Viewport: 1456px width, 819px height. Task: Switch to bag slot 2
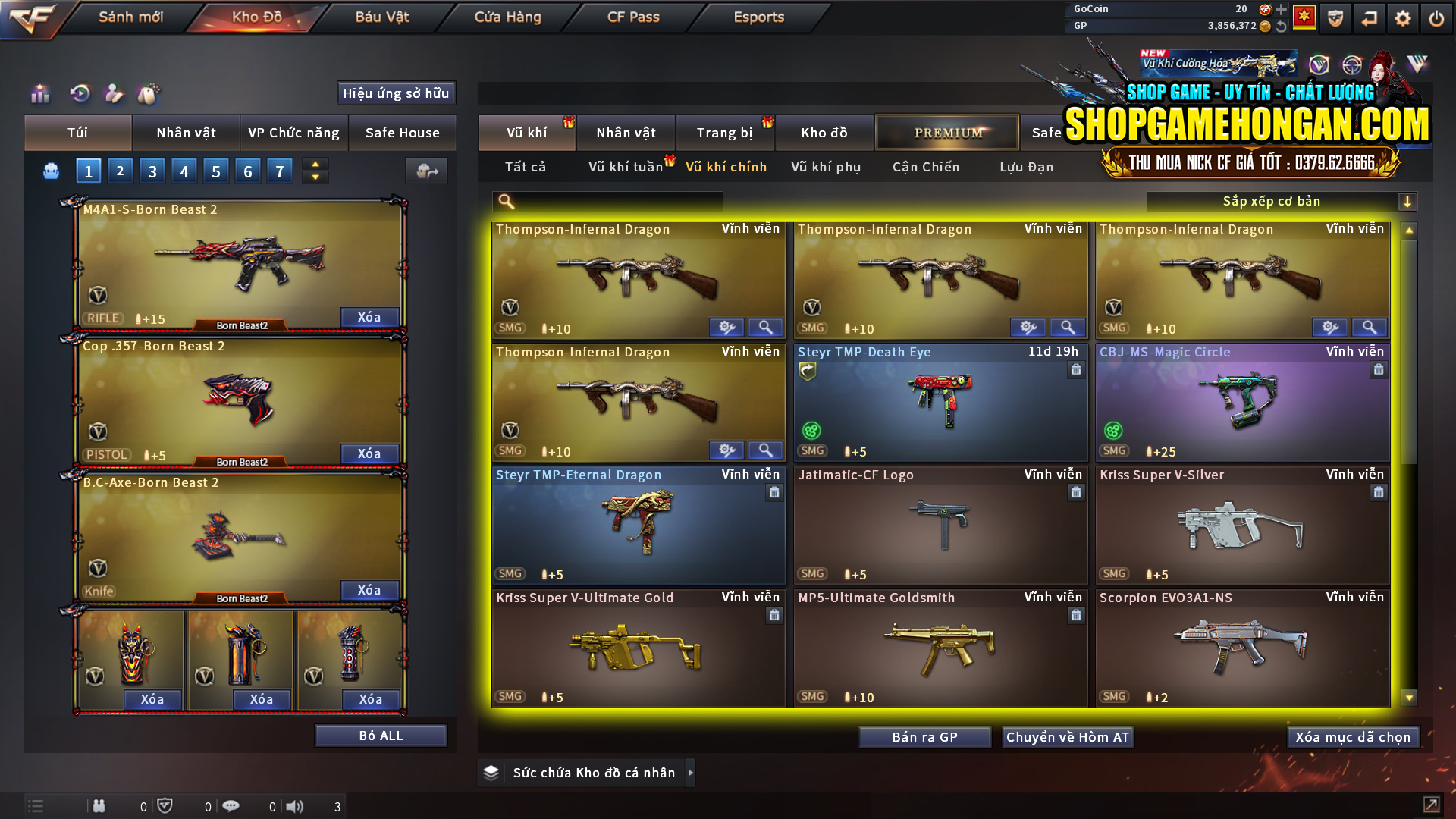coord(120,171)
